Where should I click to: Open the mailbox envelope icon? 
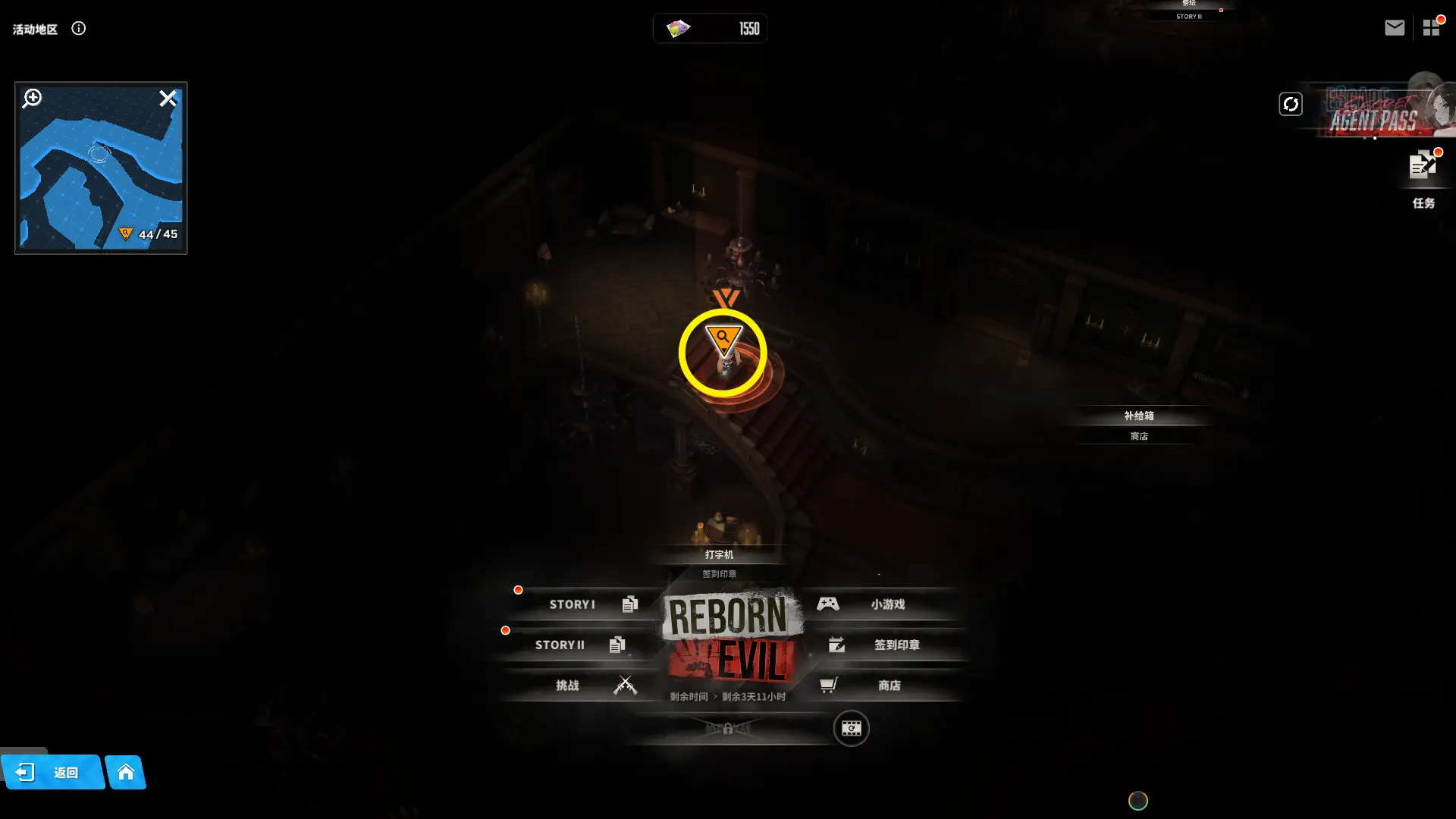[x=1394, y=28]
